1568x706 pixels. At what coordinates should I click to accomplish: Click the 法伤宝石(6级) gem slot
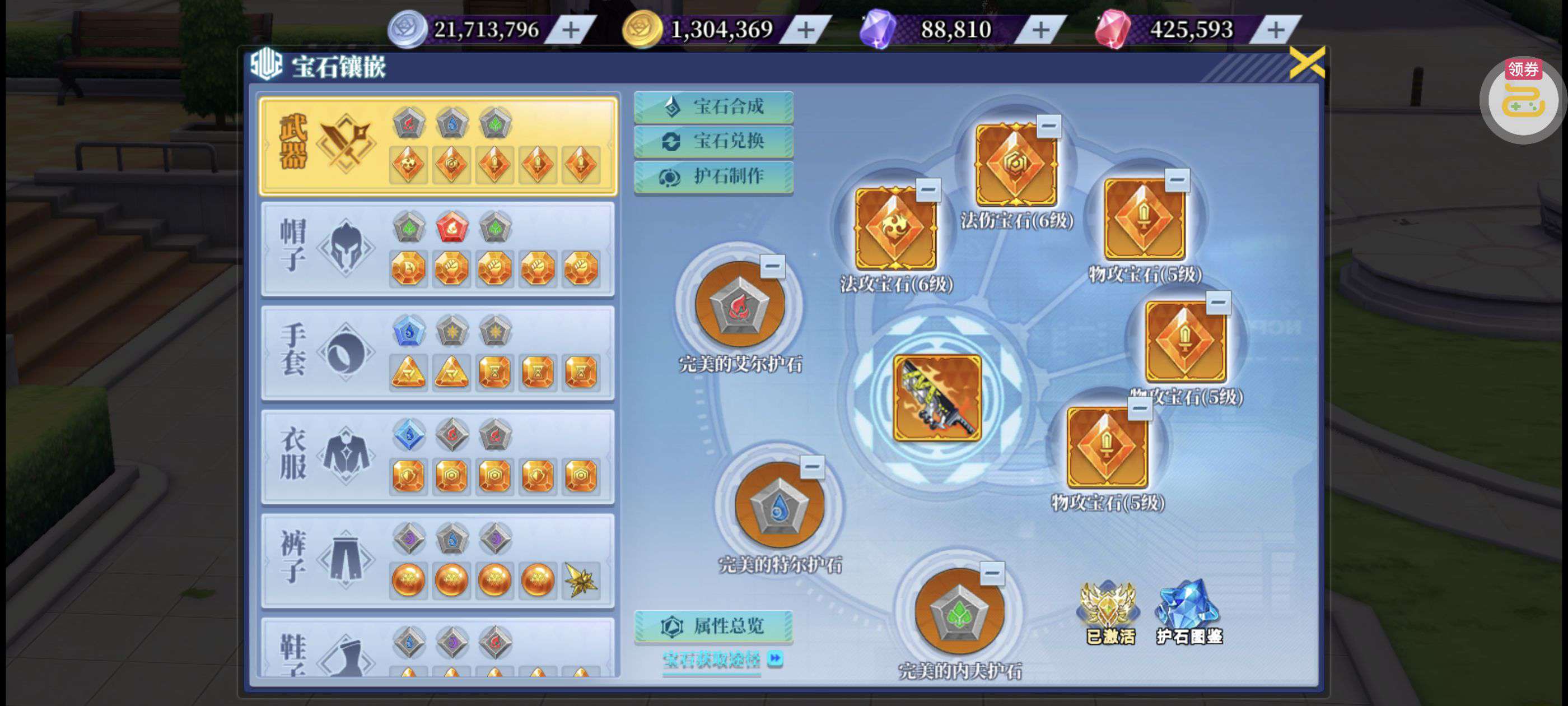click(1015, 165)
